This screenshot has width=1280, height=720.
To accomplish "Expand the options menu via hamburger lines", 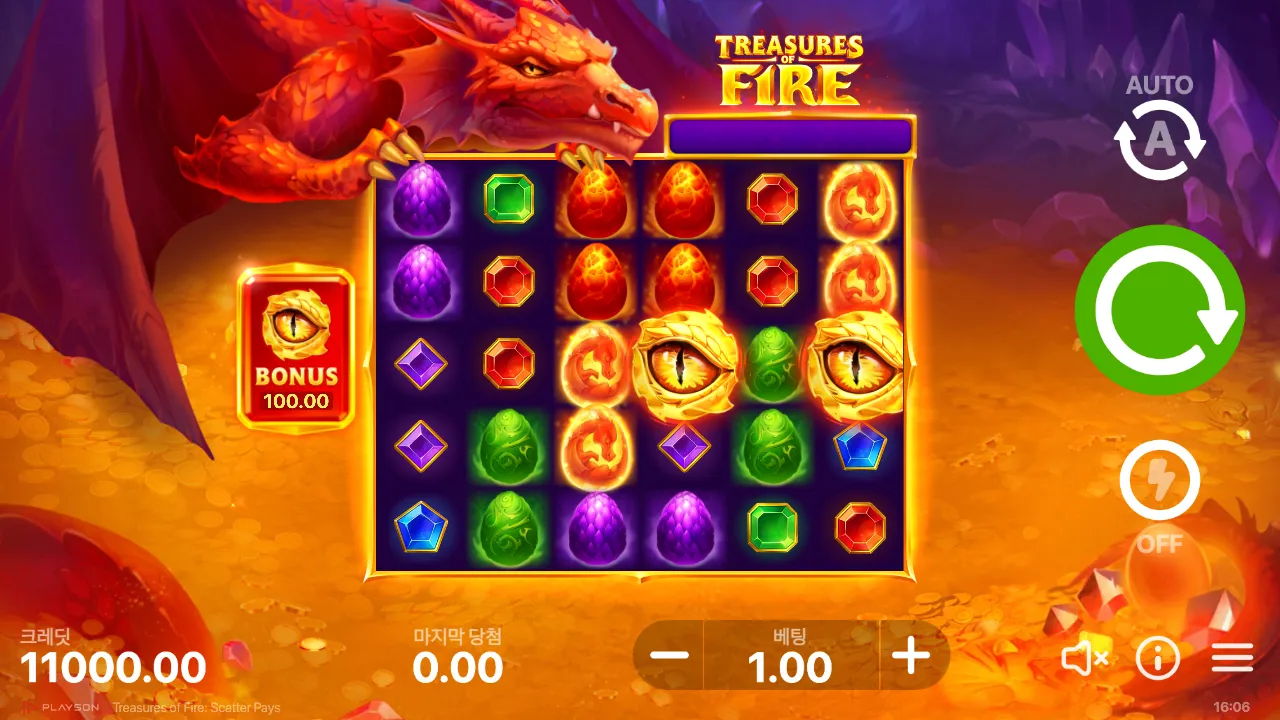I will [1233, 658].
